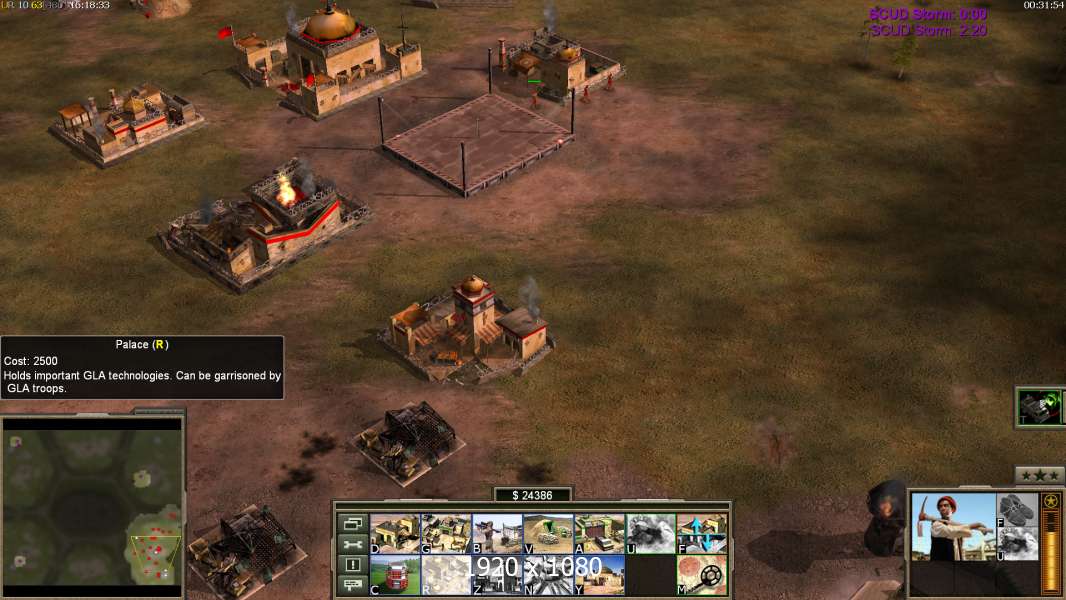Viewport: 1066px width, 600px height.
Task: Activate the exclamation mark button
Action: [x=352, y=565]
